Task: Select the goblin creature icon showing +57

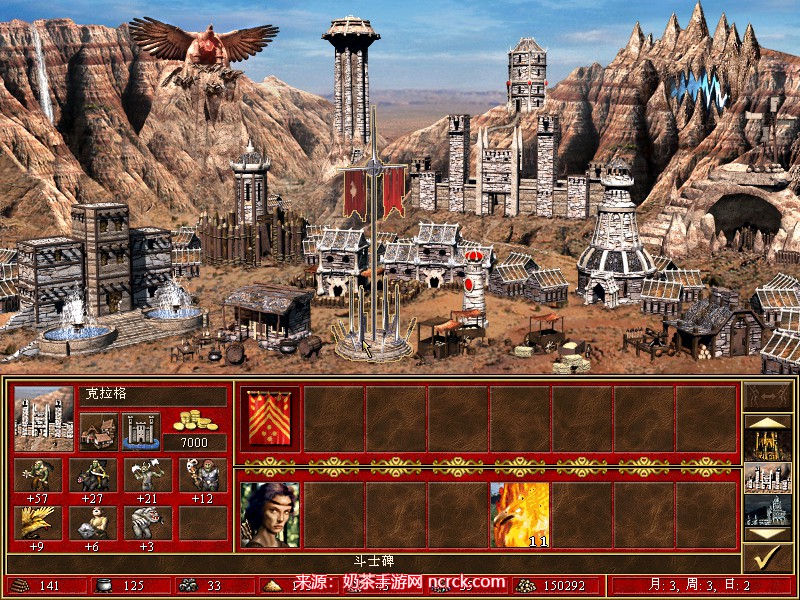Action: point(38,475)
